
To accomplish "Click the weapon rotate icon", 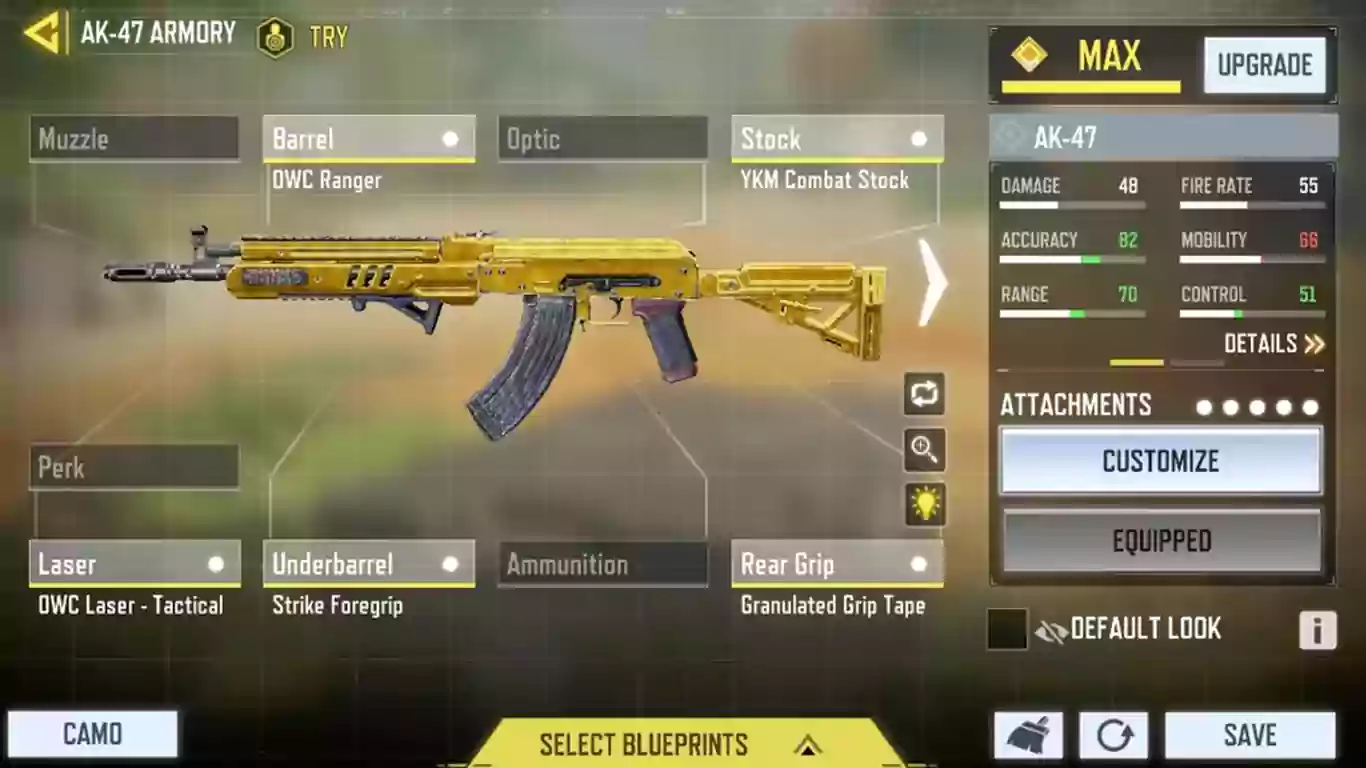I will point(923,394).
